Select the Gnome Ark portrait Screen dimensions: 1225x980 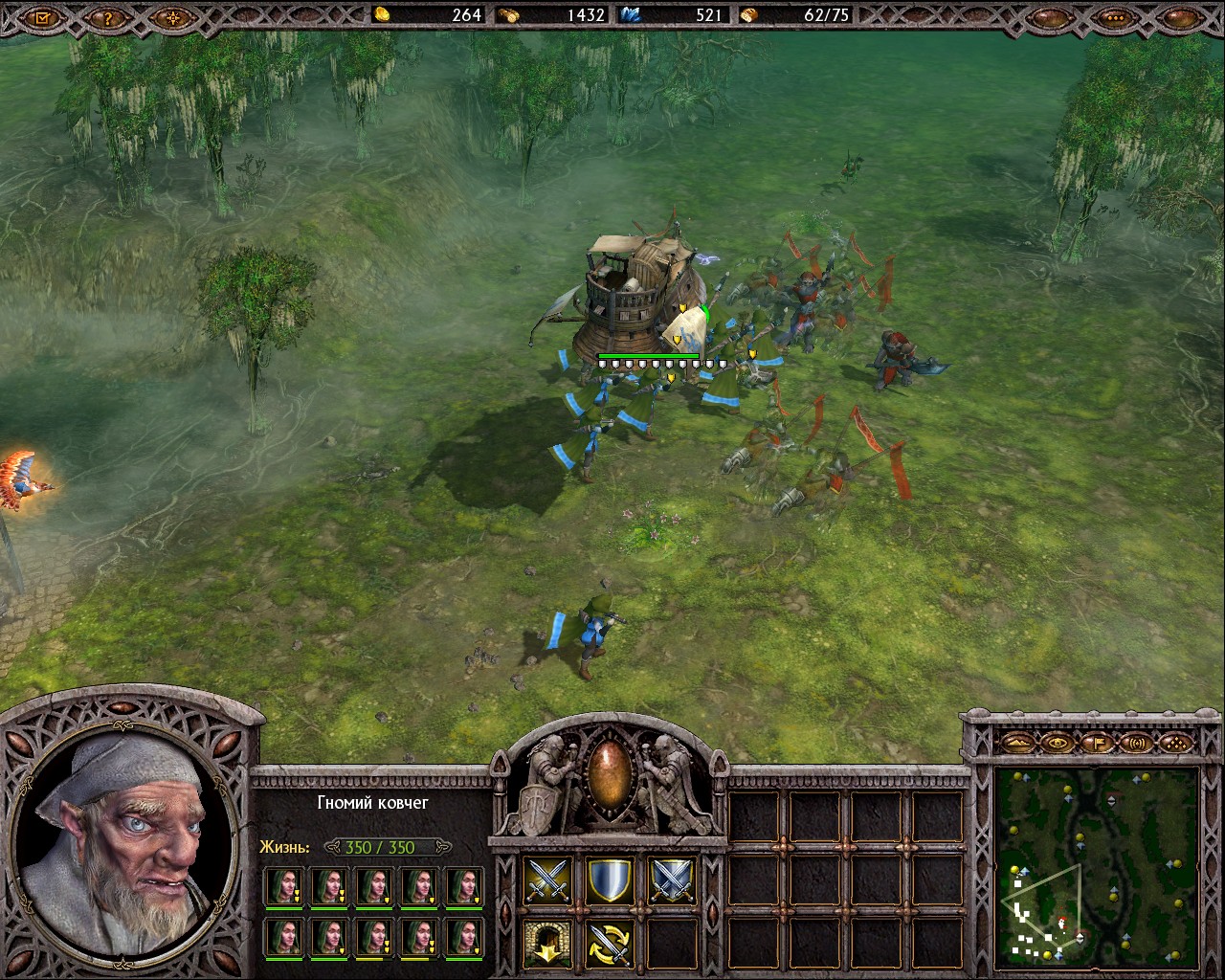(x=122, y=842)
